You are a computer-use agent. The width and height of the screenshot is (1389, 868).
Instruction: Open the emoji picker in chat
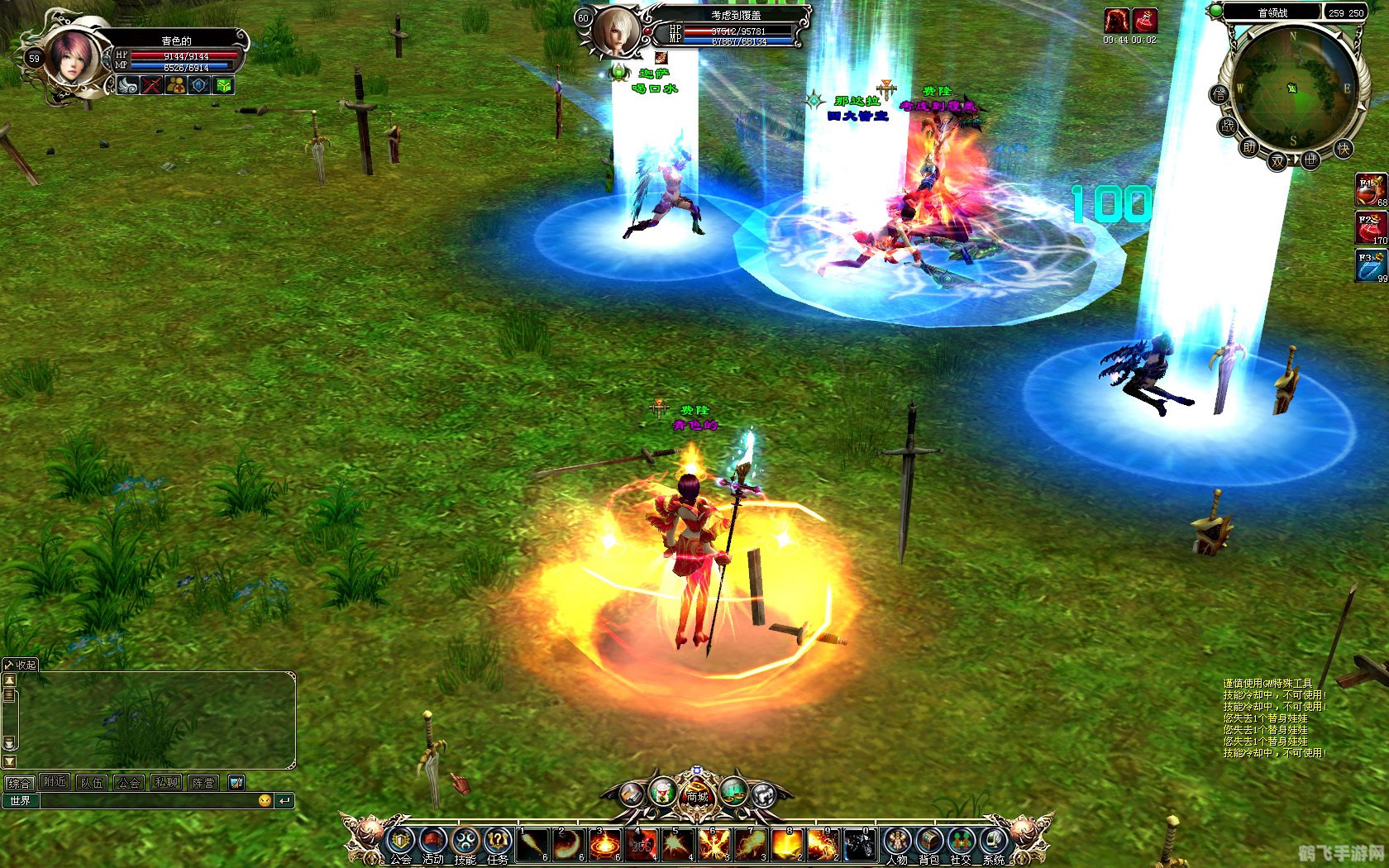click(265, 801)
